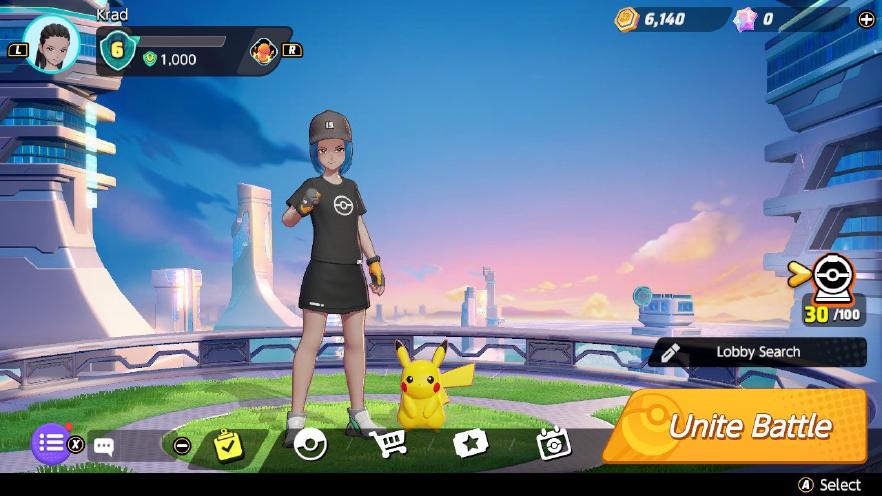Open the purple main menu list button

[51, 443]
